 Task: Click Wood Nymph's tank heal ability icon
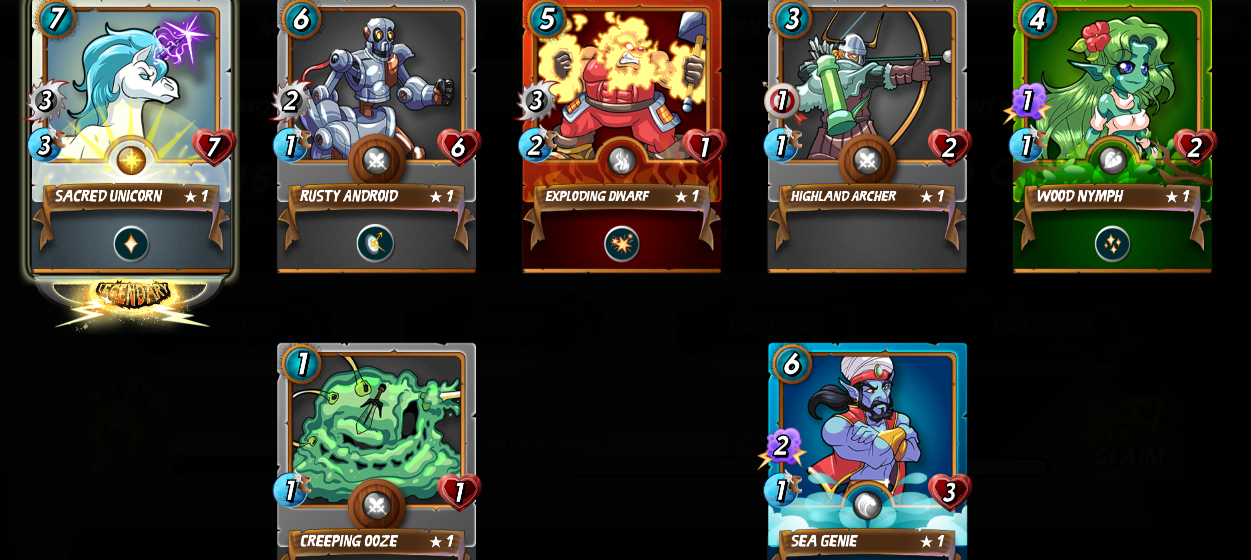(1112, 244)
